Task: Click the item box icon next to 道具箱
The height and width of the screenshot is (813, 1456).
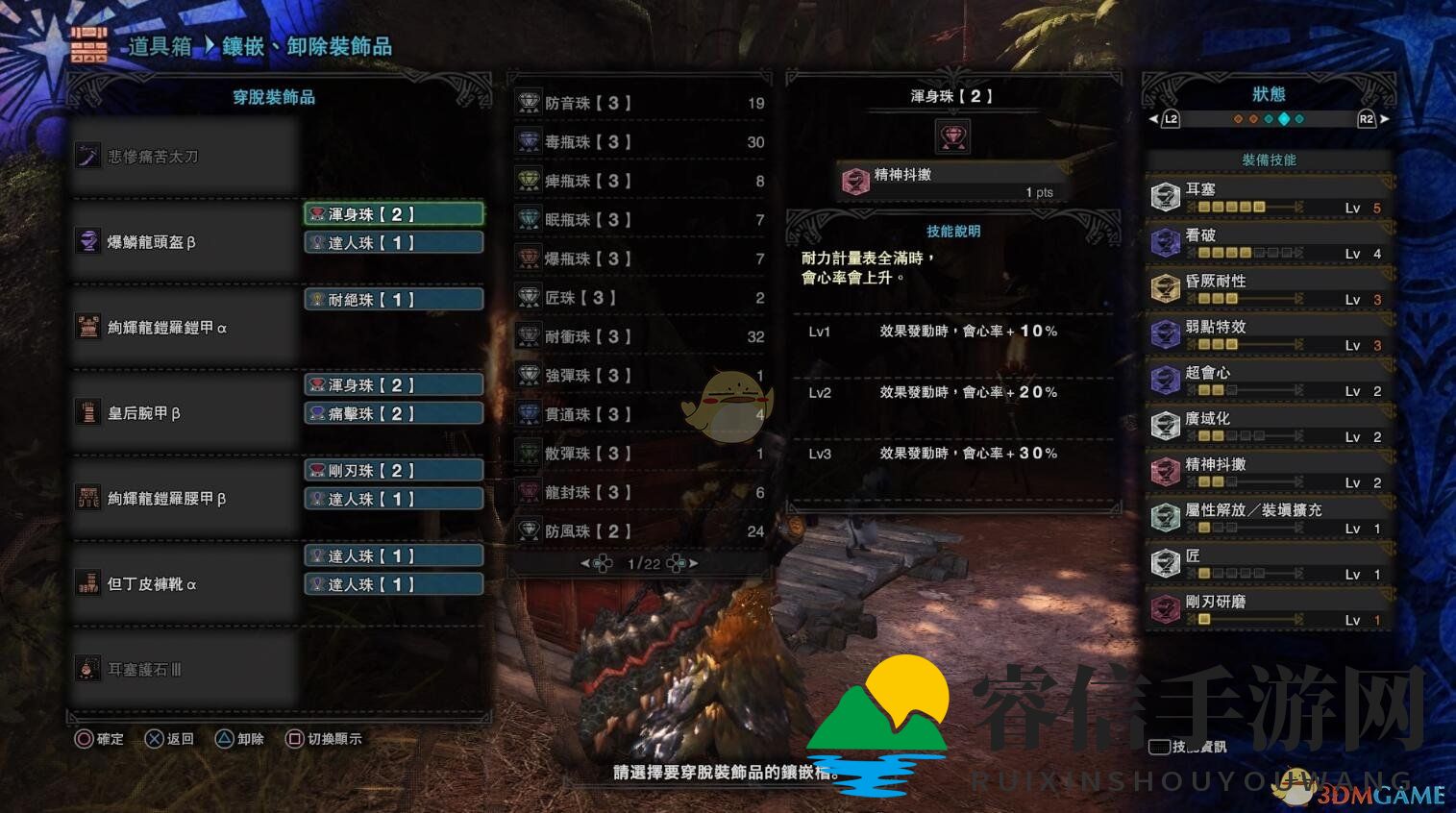Action: click(88, 44)
